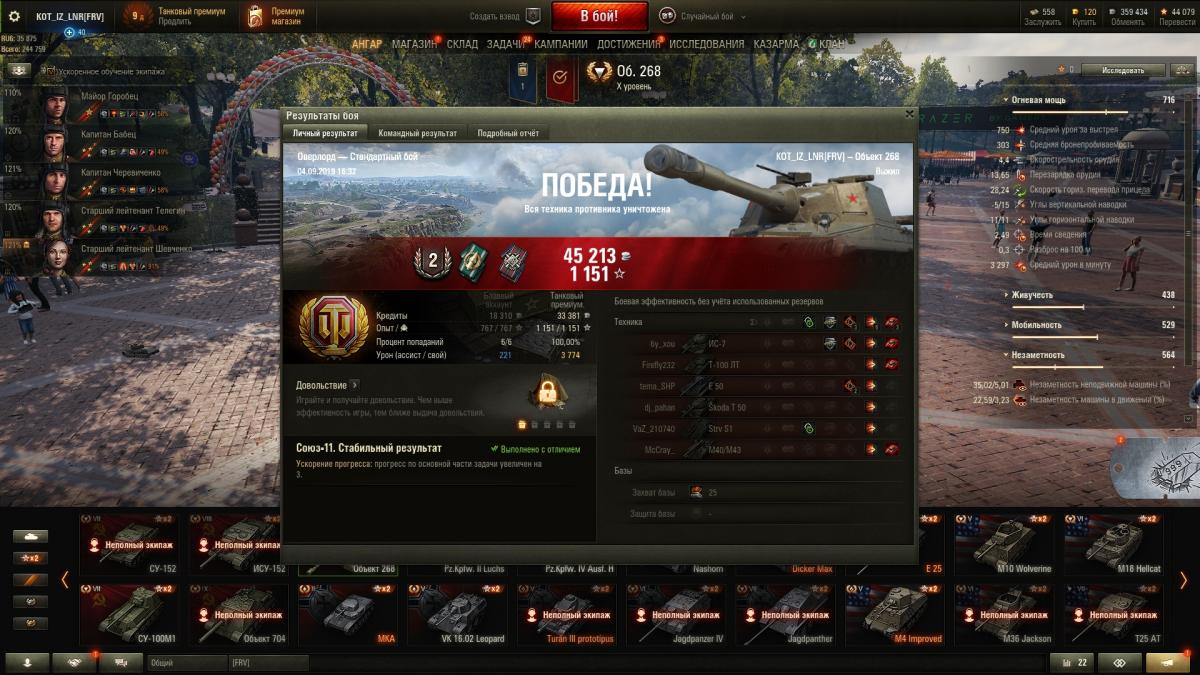Open the ЗАДАЧИ menu
This screenshot has width=1200, height=675.
point(506,44)
